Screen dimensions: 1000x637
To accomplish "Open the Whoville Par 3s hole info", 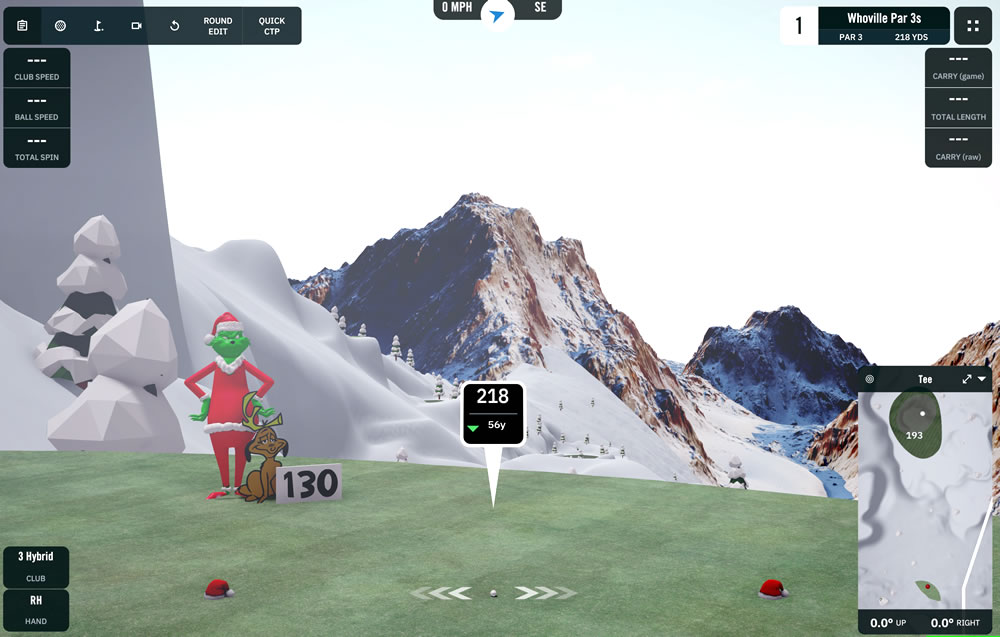I will point(883,26).
